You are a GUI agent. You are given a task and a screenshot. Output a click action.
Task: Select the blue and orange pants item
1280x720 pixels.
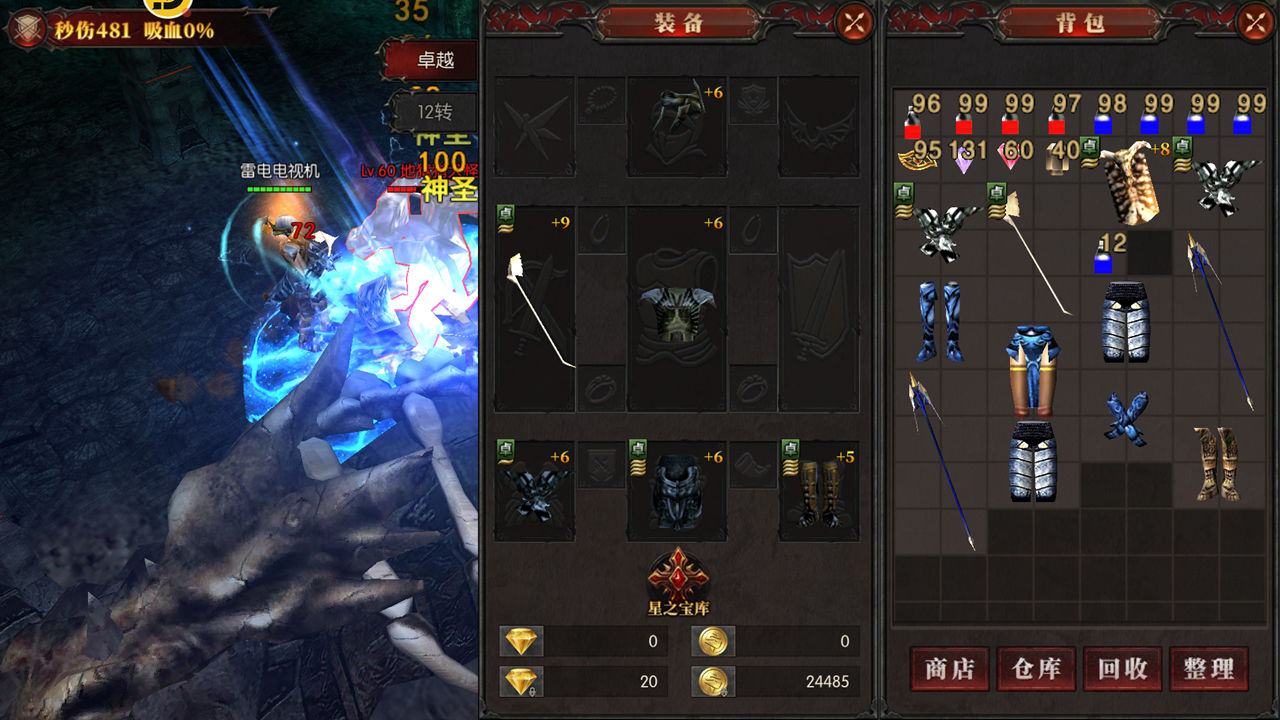coord(1033,370)
